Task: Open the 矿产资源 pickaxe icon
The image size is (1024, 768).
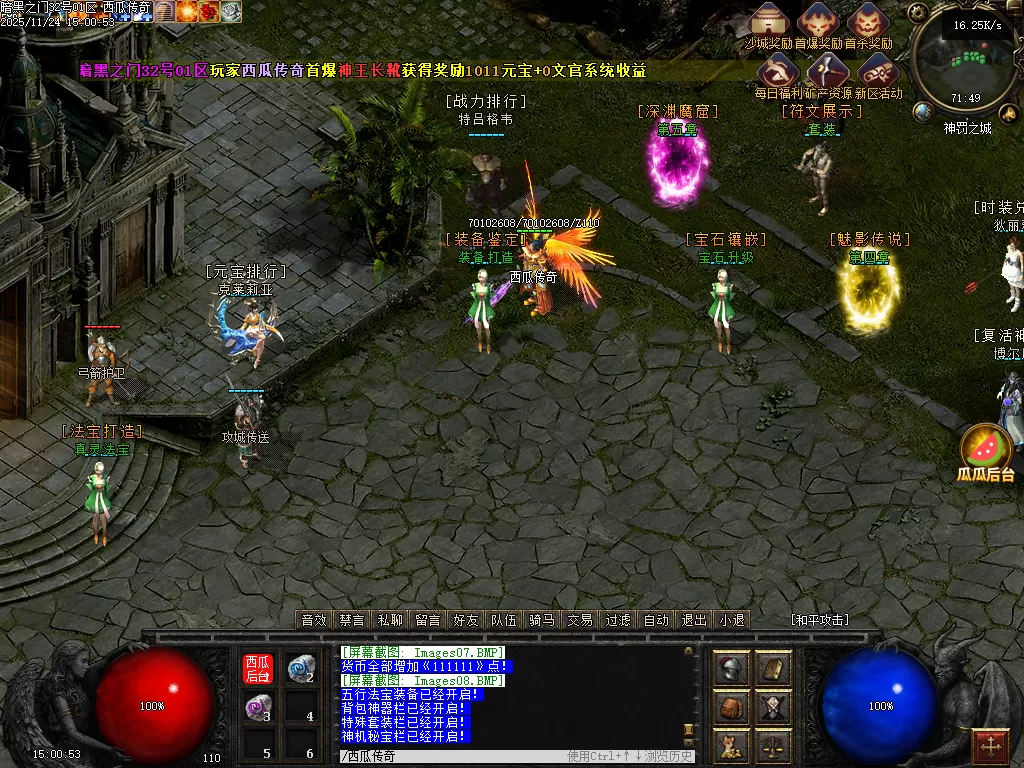Action: [827, 71]
